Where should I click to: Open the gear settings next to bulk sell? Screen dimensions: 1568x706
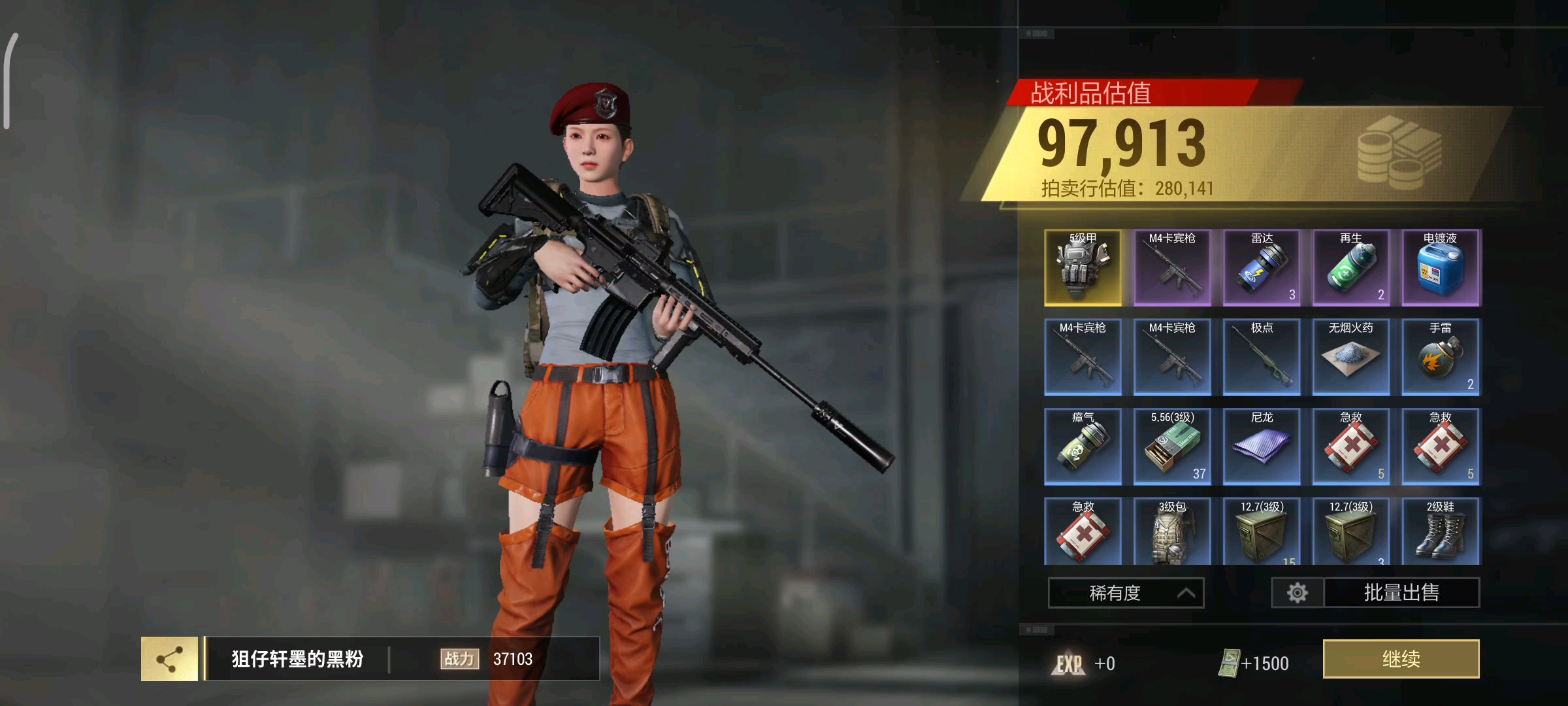pyautogui.click(x=1298, y=593)
